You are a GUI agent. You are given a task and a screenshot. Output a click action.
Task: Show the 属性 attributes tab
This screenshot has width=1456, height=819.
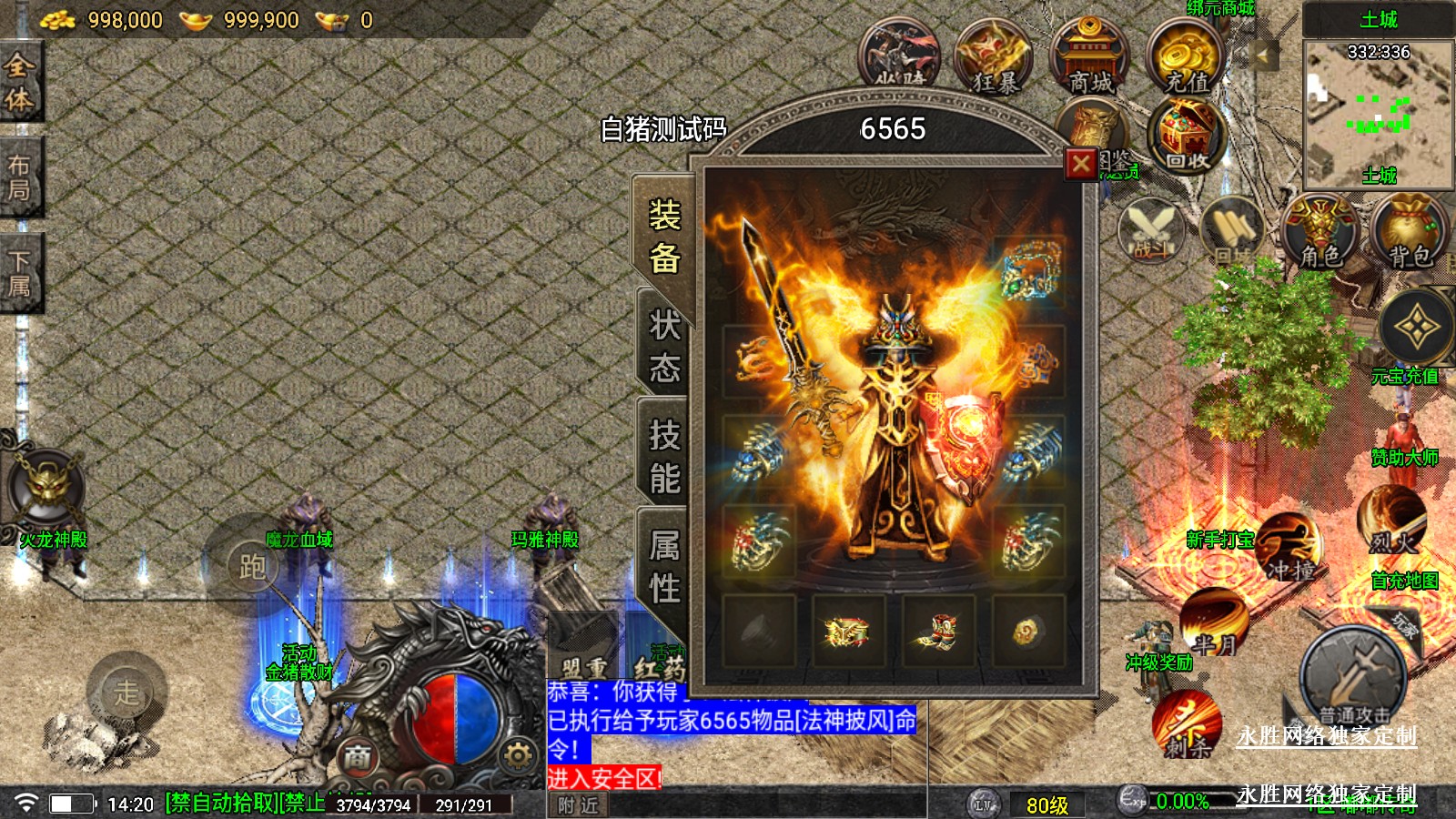664,567
